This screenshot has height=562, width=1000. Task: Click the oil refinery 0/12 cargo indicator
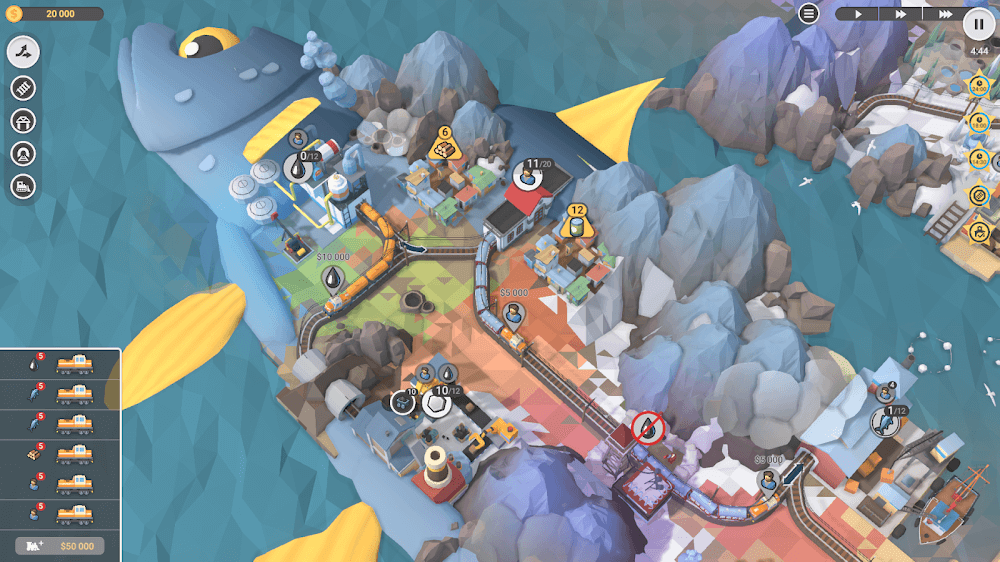tap(302, 167)
